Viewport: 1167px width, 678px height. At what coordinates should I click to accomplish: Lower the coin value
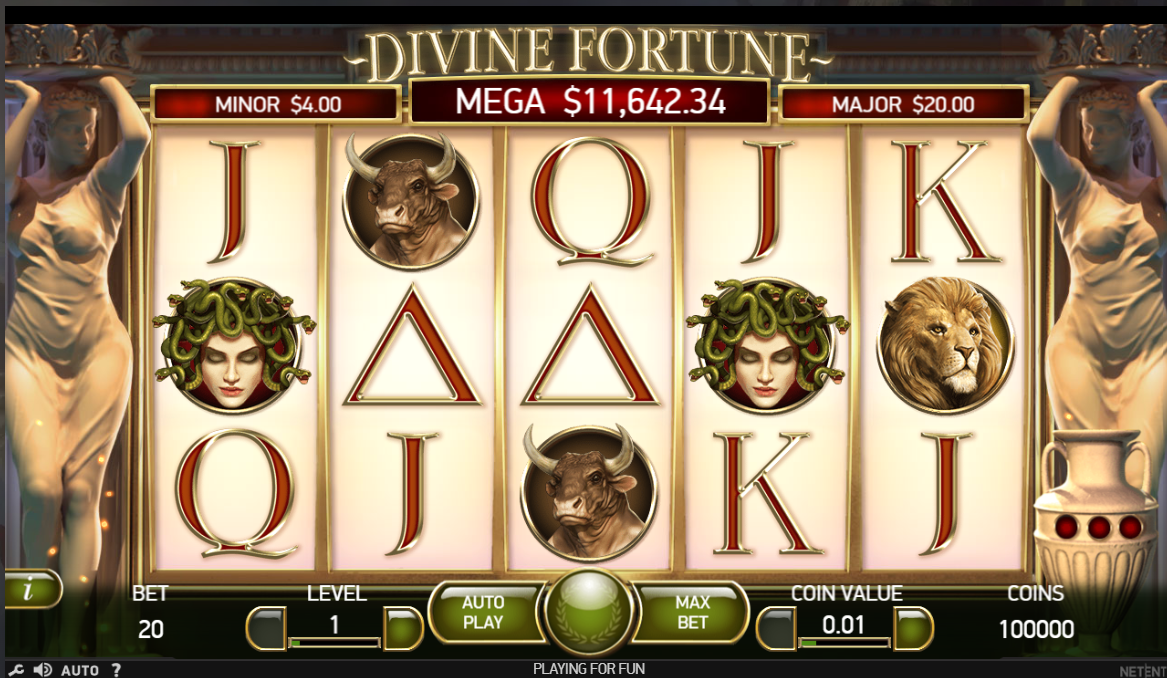[x=776, y=628]
